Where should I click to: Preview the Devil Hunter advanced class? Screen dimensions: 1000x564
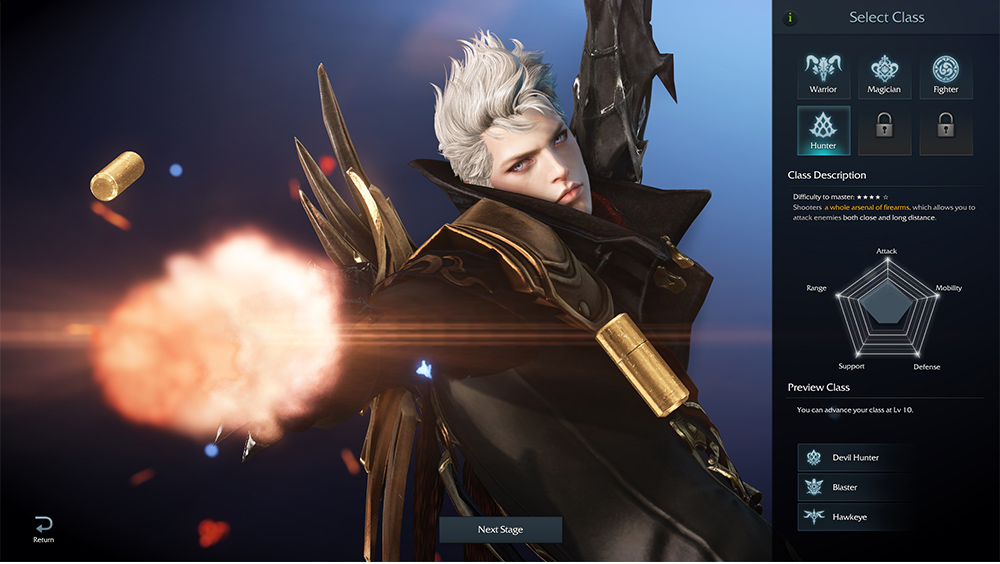pos(855,458)
